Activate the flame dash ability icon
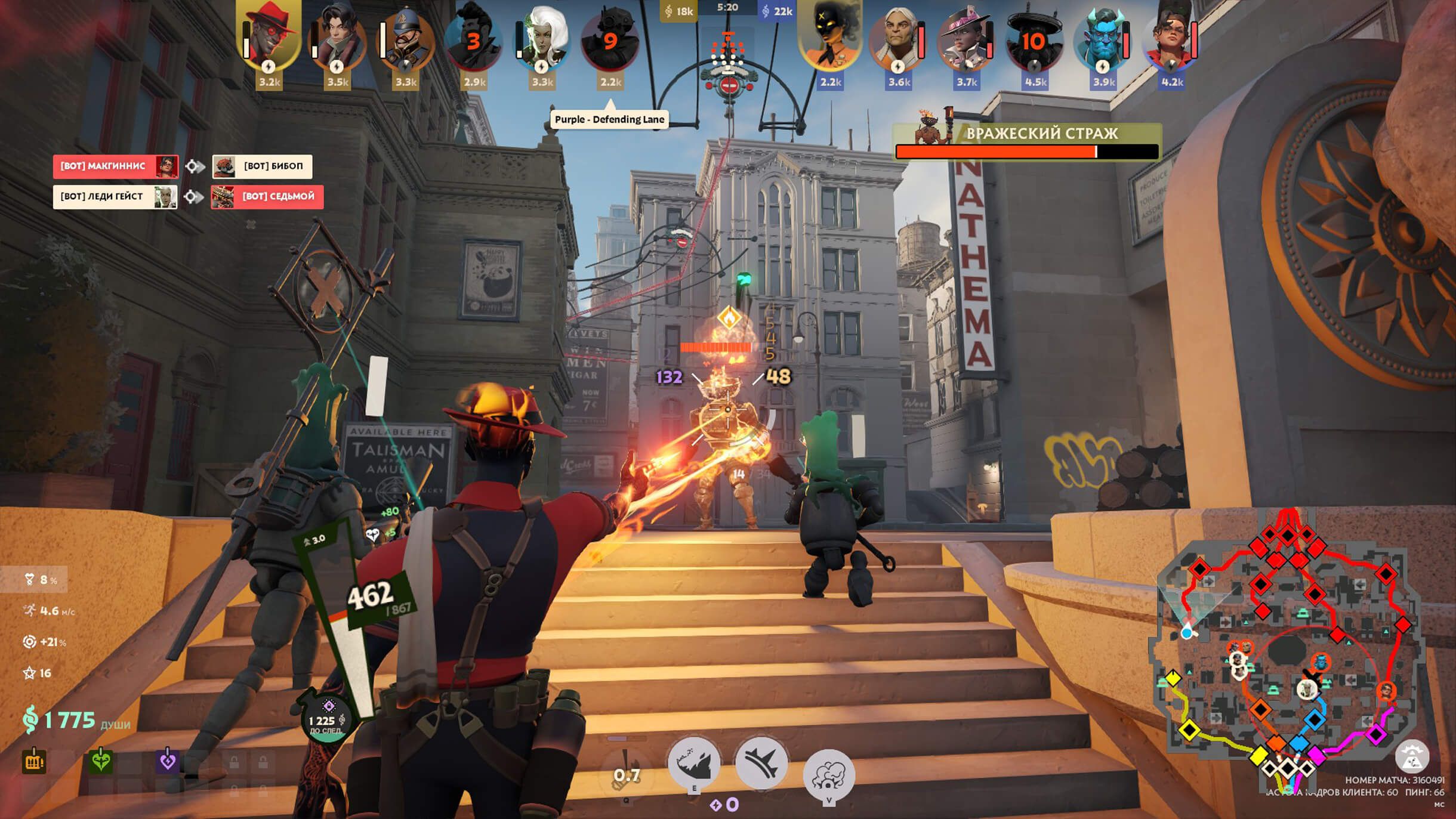Image resolution: width=1456 pixels, height=819 pixels. (693, 762)
